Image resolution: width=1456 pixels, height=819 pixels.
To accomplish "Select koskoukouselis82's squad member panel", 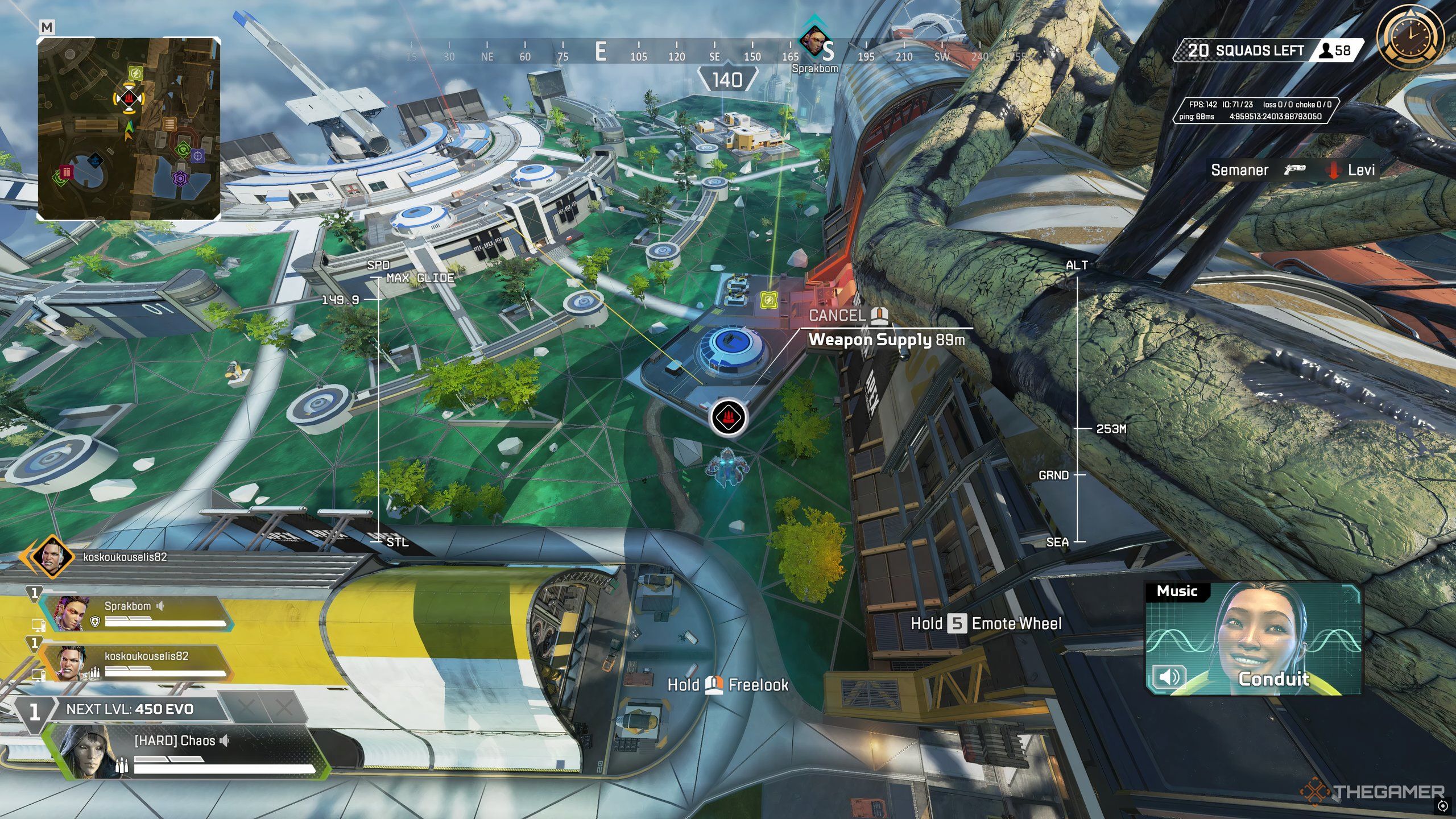I will 136,663.
